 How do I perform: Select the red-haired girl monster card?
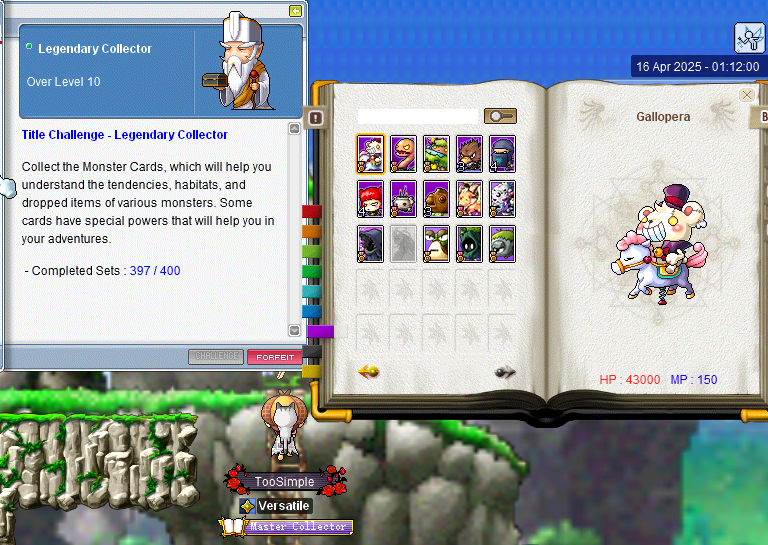click(x=370, y=198)
